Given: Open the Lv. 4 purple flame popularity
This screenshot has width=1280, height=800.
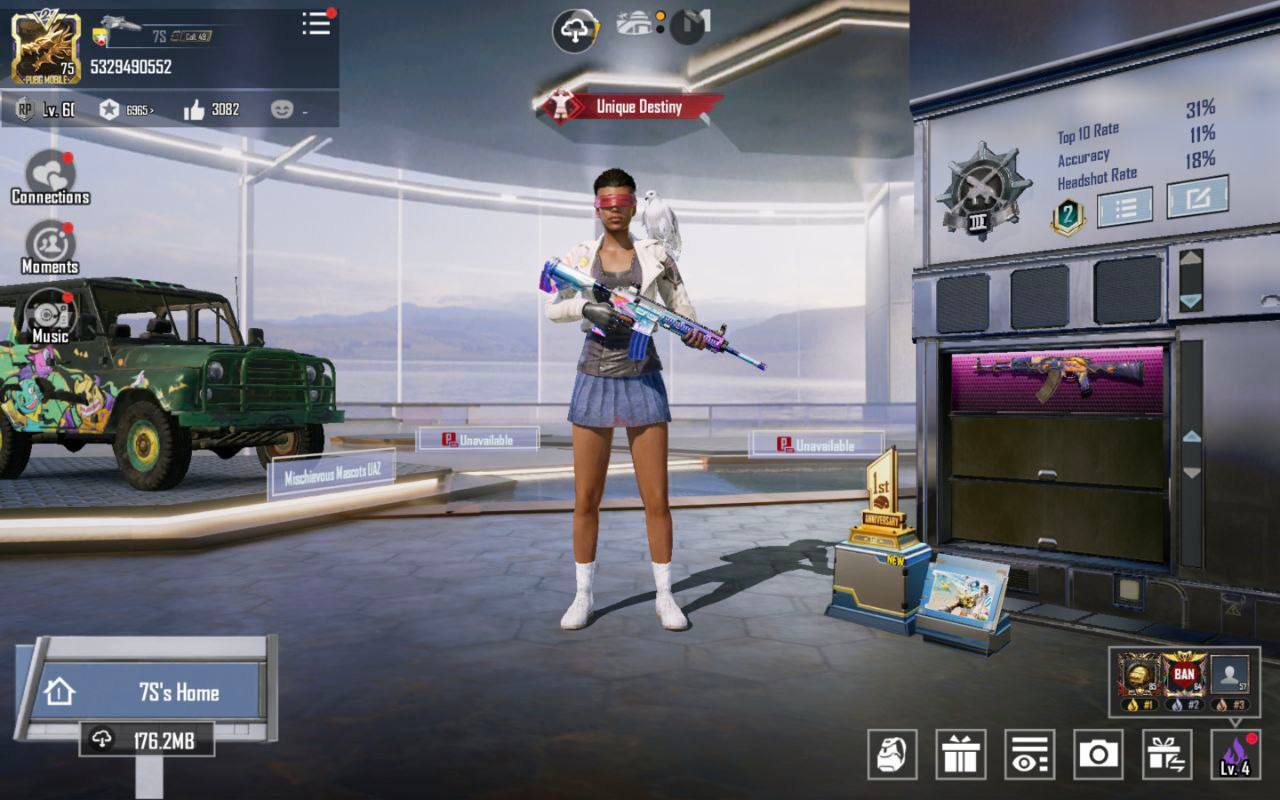Looking at the screenshot, I should click(x=1235, y=755).
